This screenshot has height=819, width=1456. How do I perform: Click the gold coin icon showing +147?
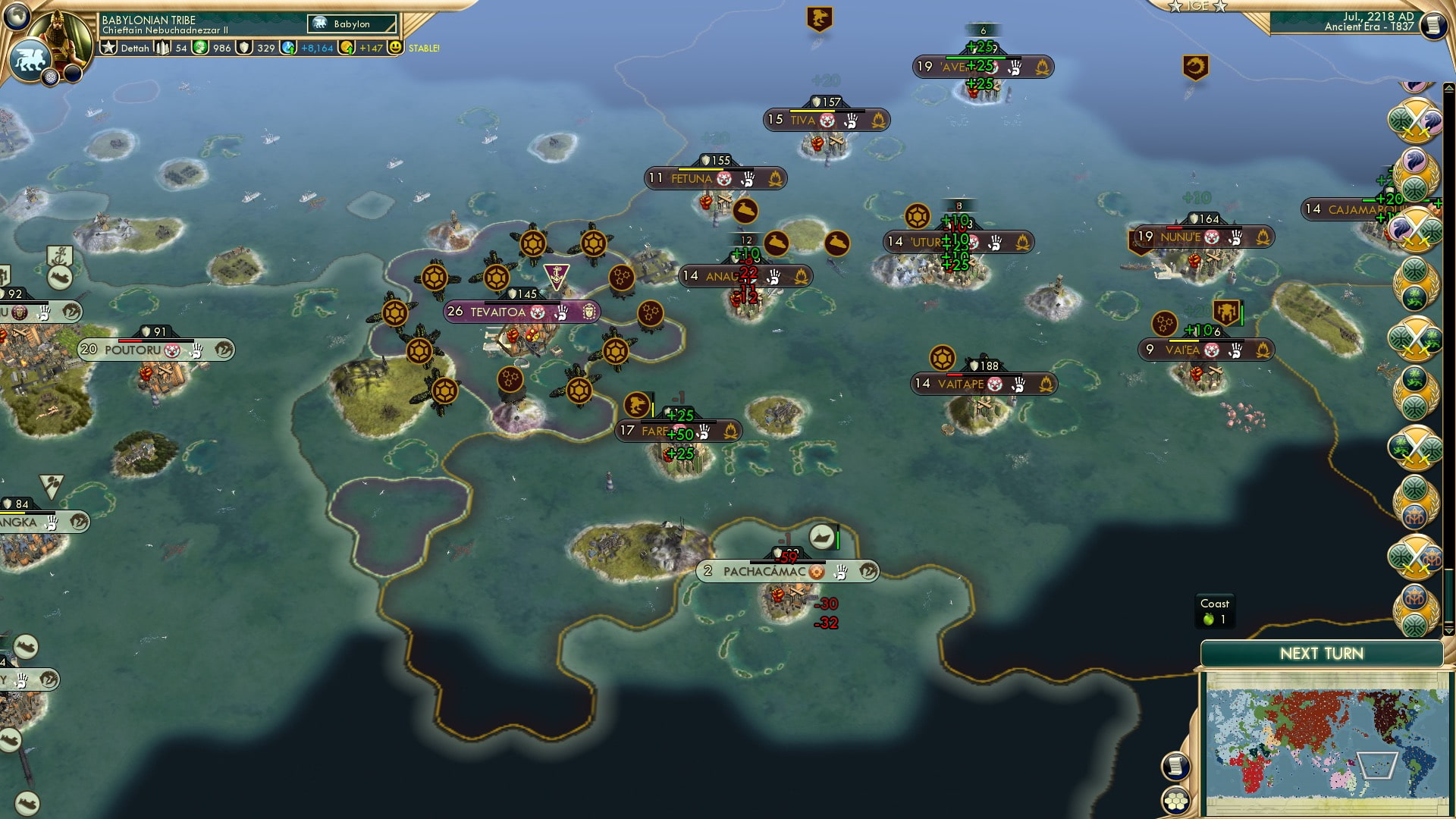[348, 47]
